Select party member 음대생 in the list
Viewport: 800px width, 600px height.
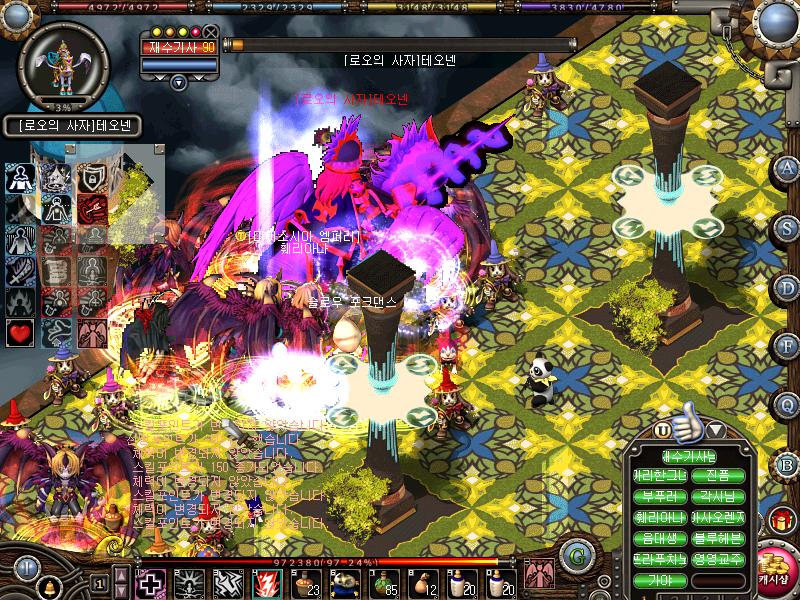[660, 539]
